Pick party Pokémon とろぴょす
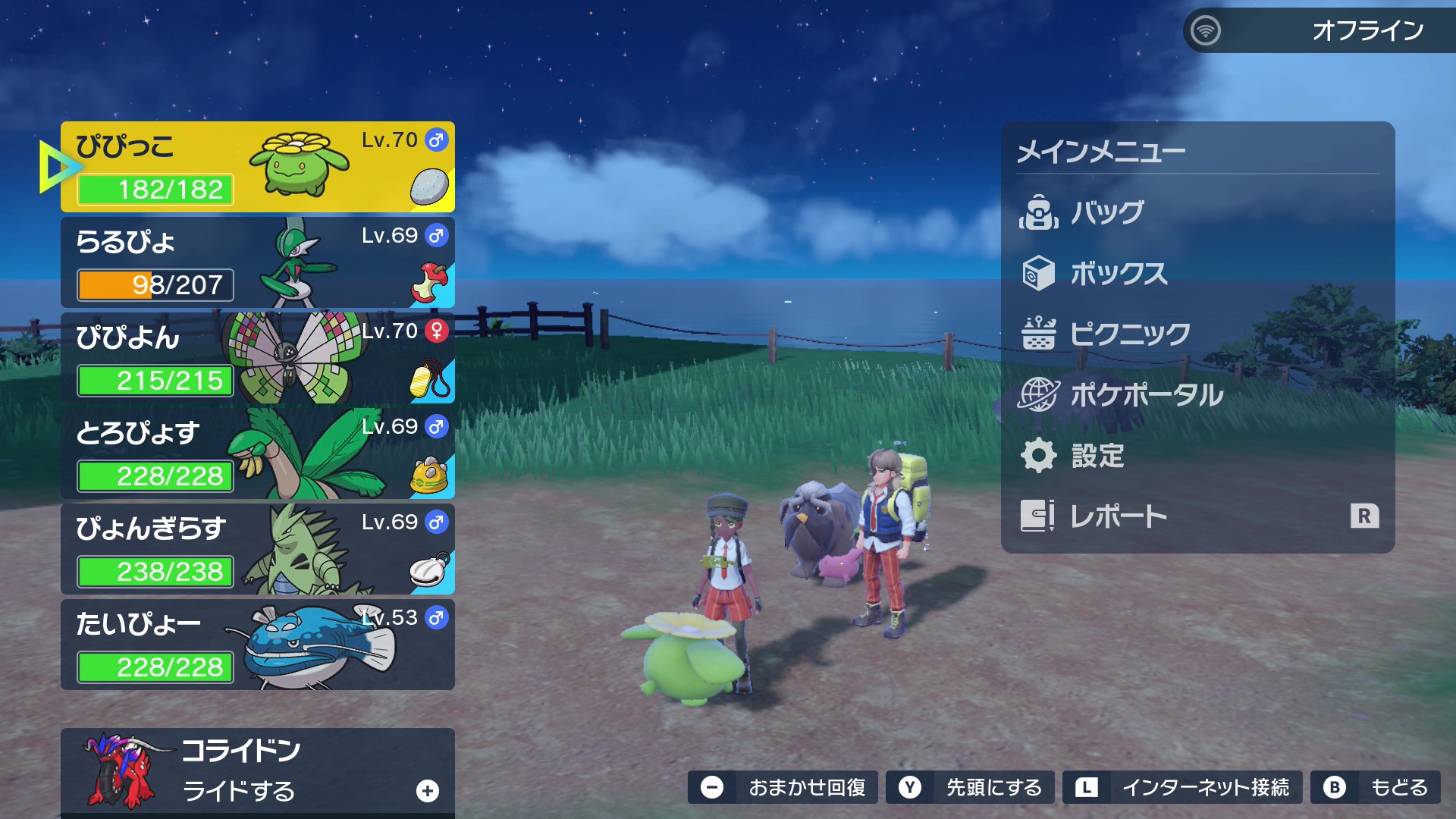Screen dimensions: 1456x819 [x=258, y=453]
